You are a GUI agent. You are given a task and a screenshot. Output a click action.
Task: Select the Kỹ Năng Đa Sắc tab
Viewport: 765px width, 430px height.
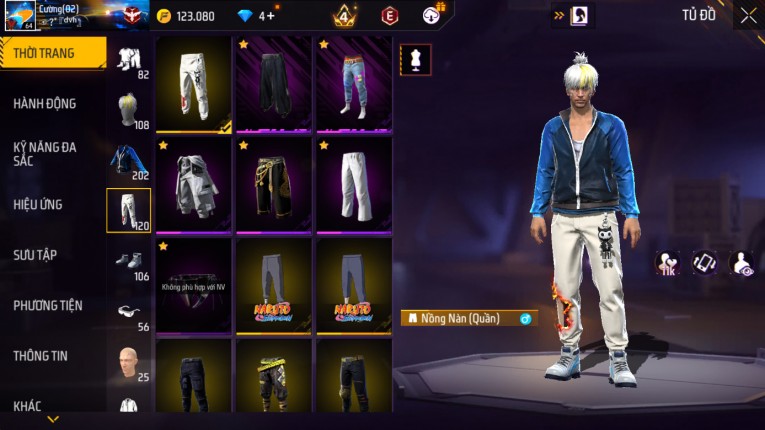point(45,153)
